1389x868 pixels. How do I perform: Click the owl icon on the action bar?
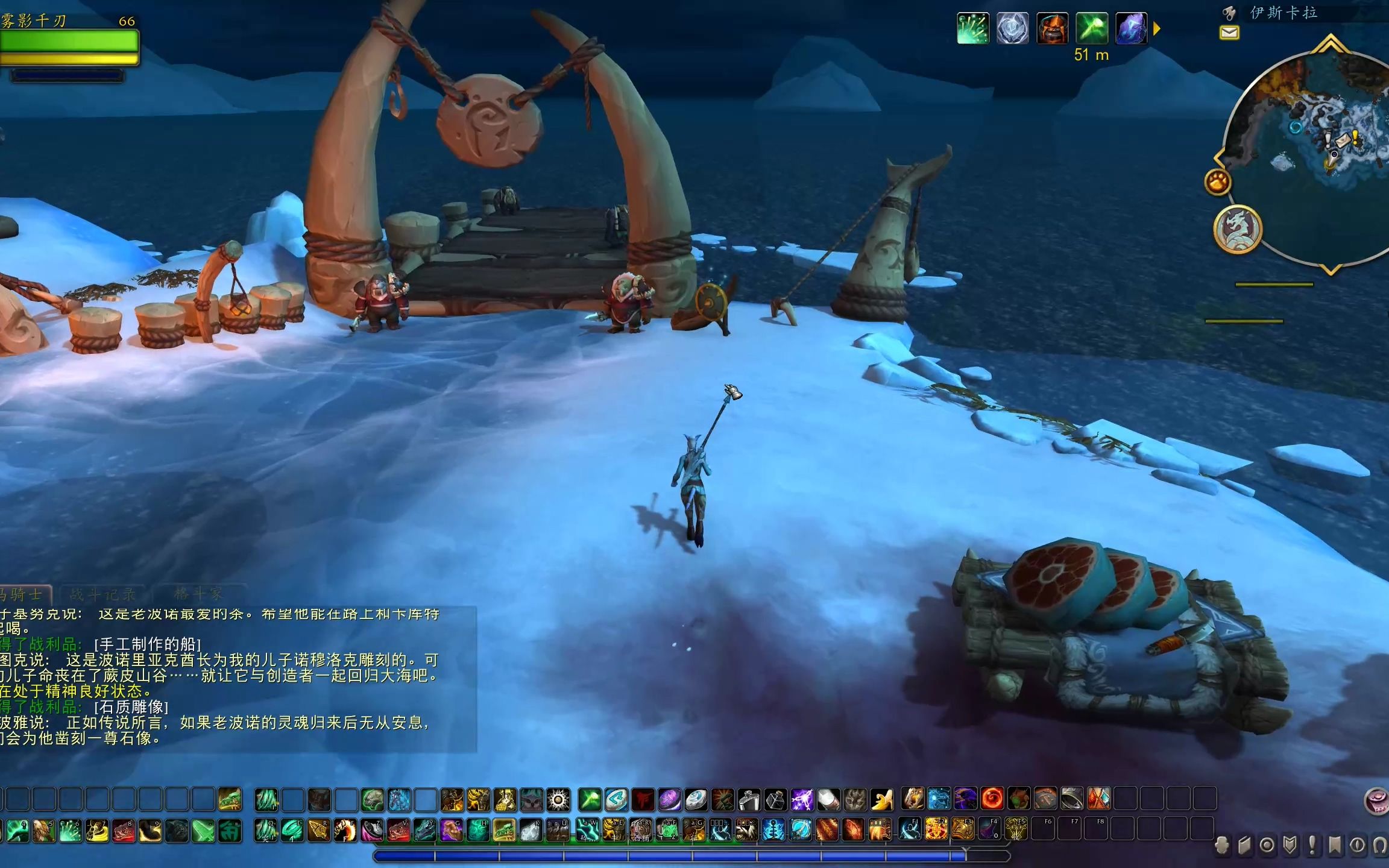tap(531, 800)
